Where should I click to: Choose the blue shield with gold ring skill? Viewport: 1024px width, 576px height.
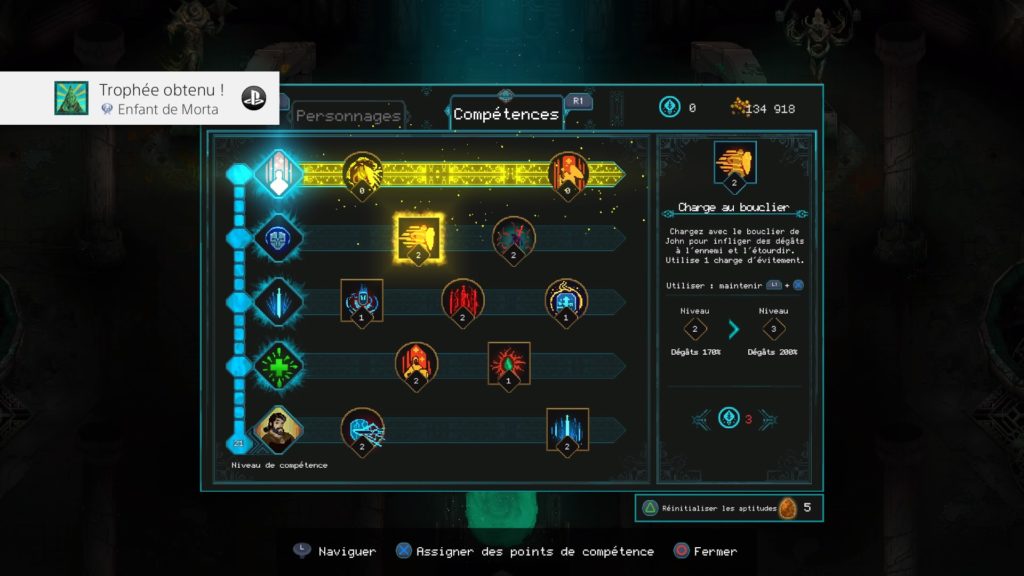click(566, 300)
